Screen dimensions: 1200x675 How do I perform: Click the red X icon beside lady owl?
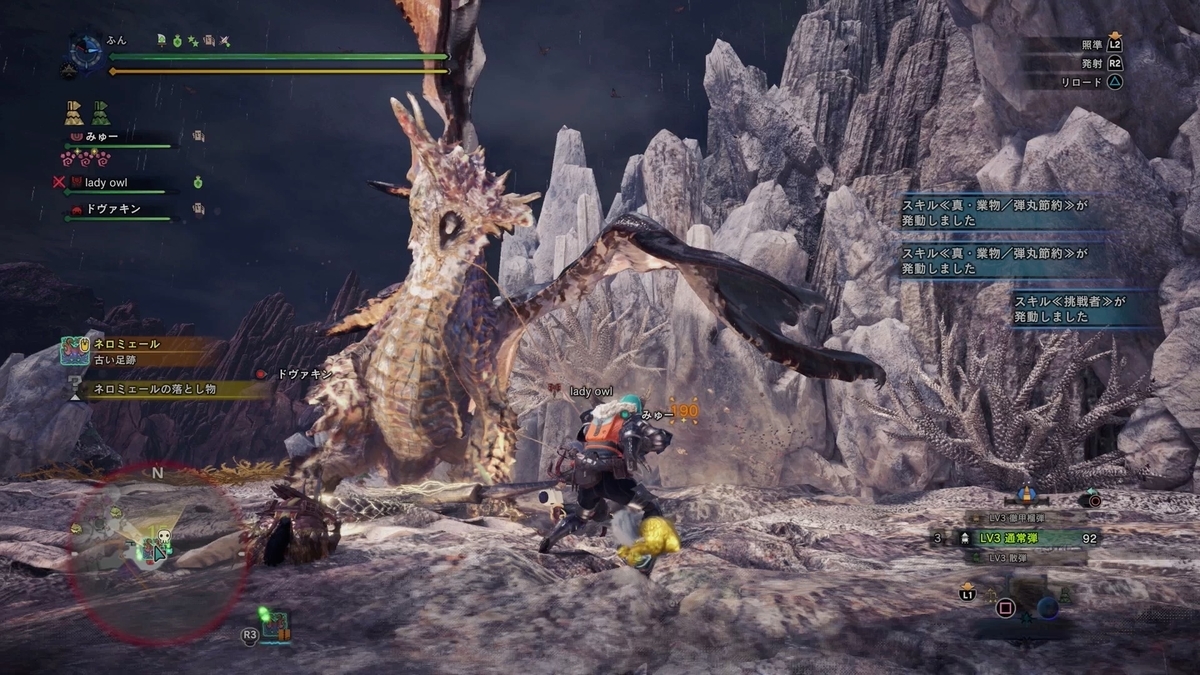click(59, 183)
